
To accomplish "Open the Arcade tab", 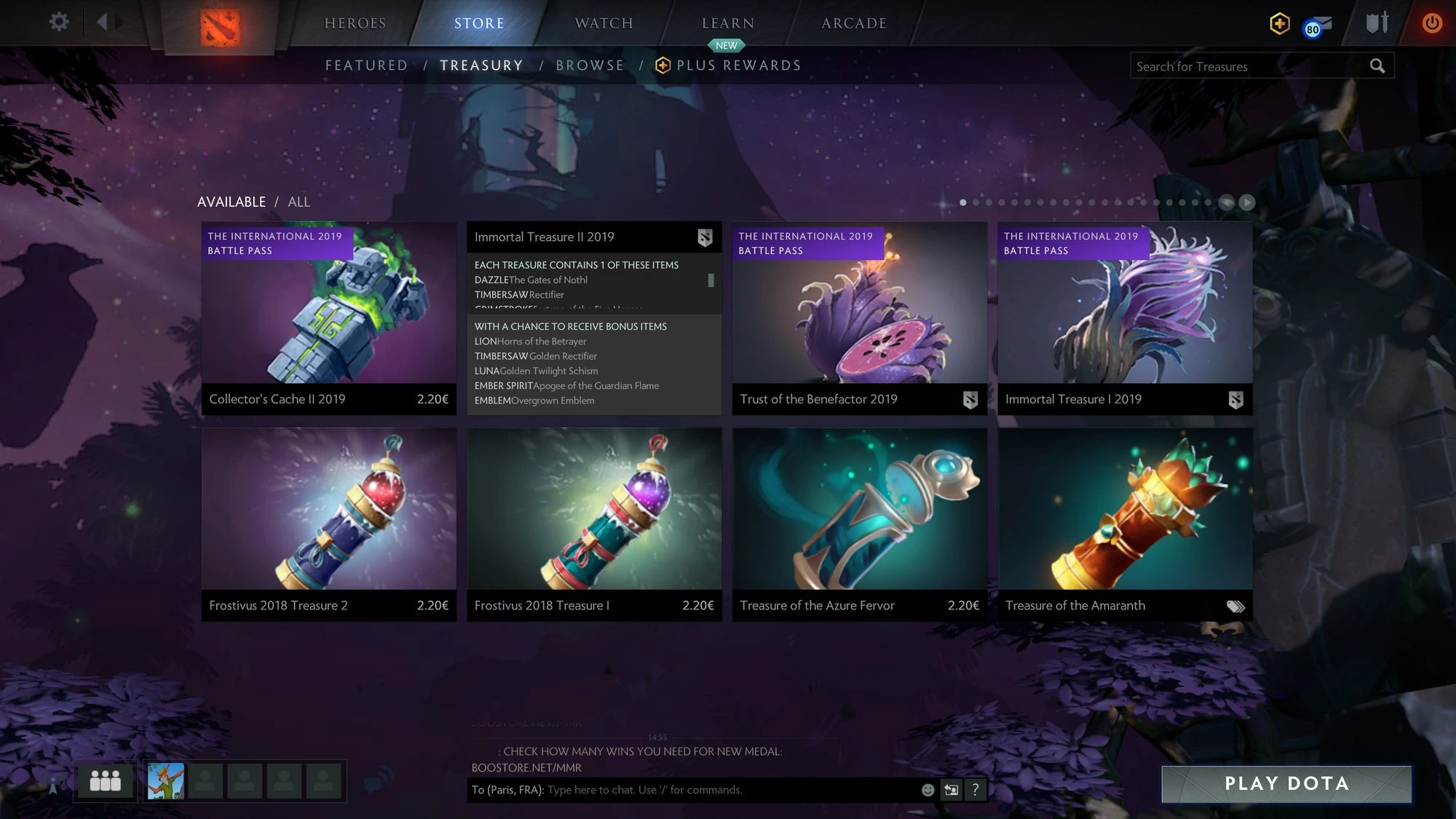I will coord(854,23).
